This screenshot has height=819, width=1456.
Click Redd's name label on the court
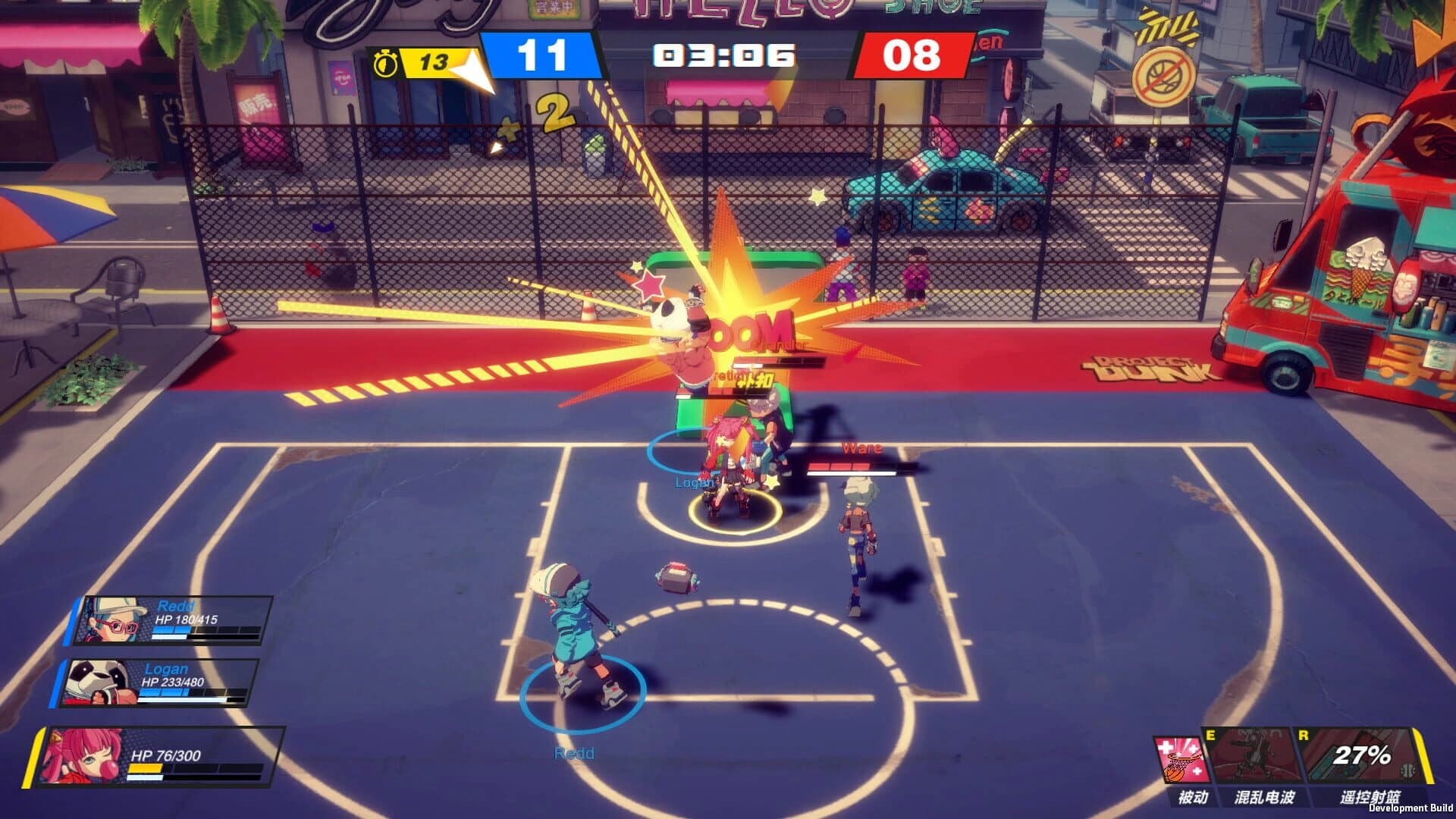573,754
